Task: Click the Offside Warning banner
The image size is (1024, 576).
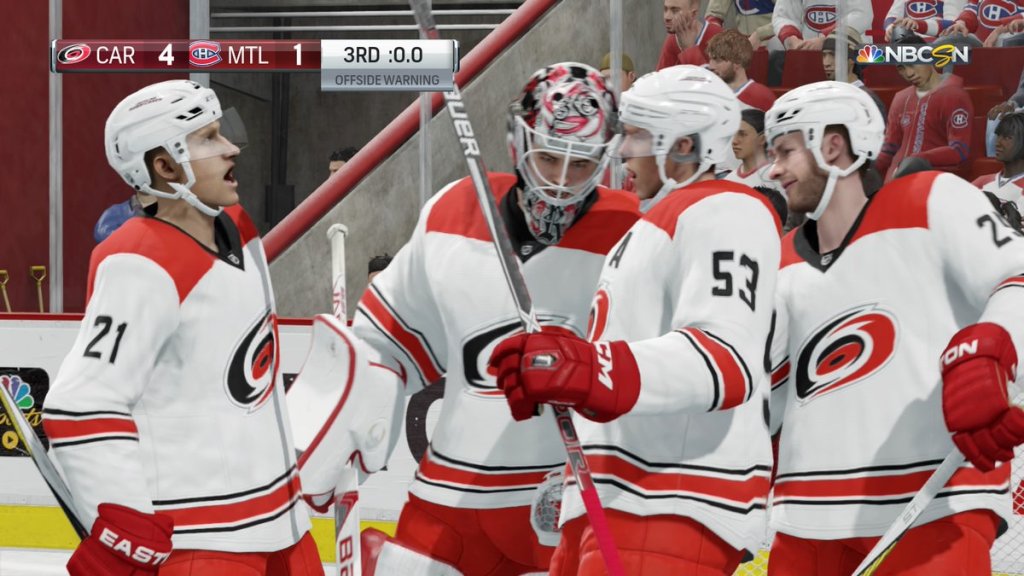Action: (x=388, y=79)
